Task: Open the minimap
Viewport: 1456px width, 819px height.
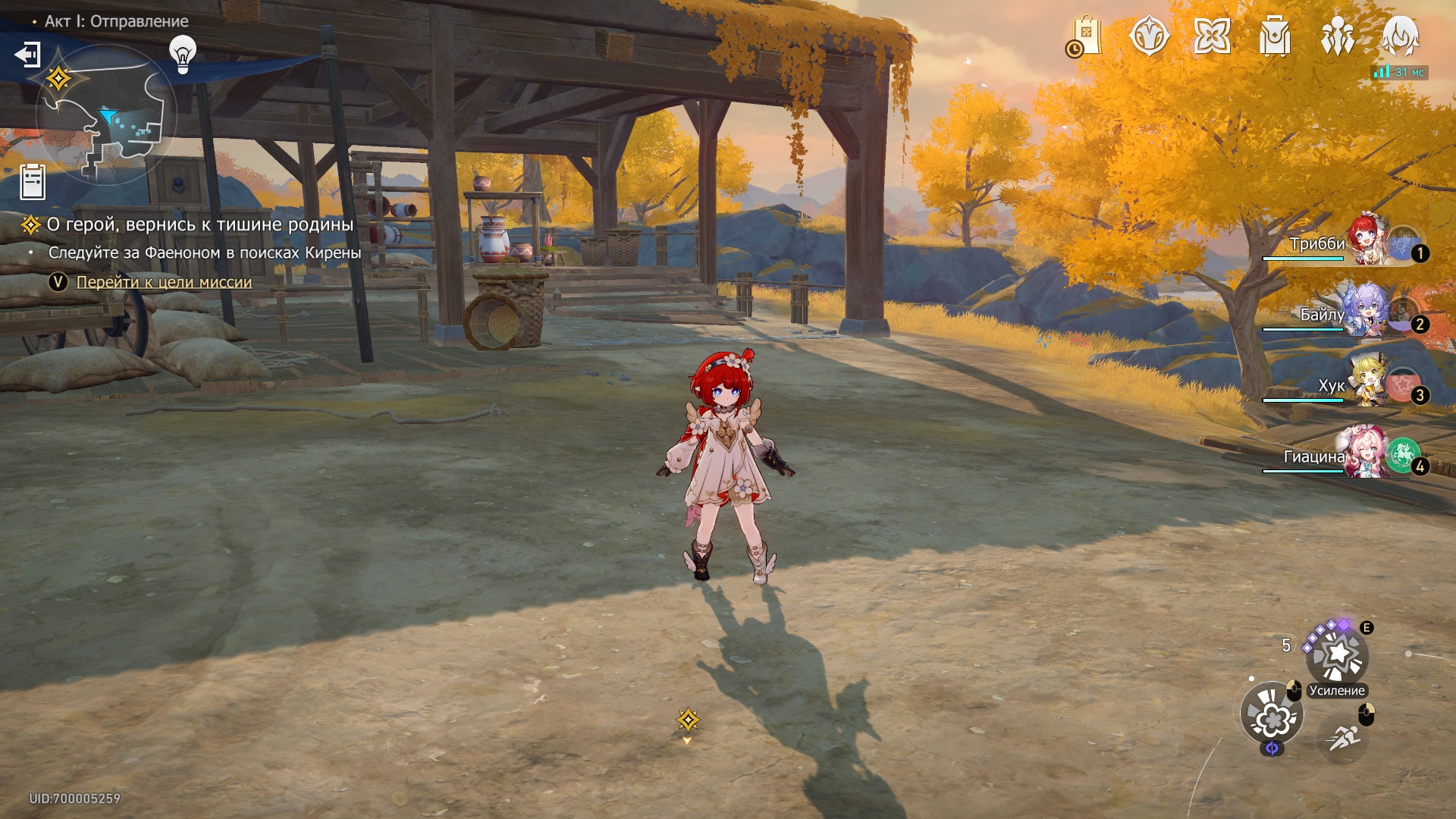Action: pyautogui.click(x=106, y=115)
